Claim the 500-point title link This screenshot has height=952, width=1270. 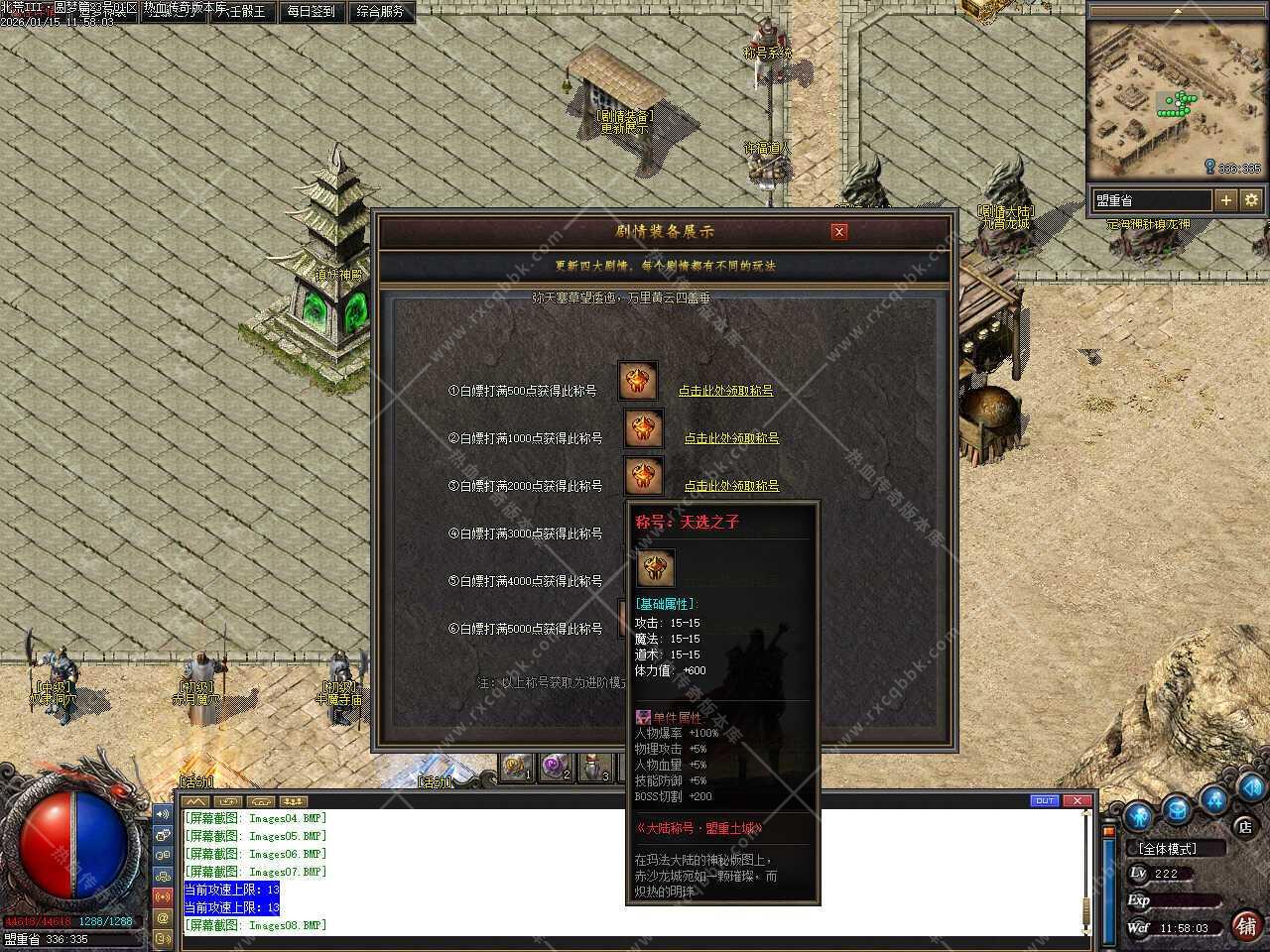point(725,391)
